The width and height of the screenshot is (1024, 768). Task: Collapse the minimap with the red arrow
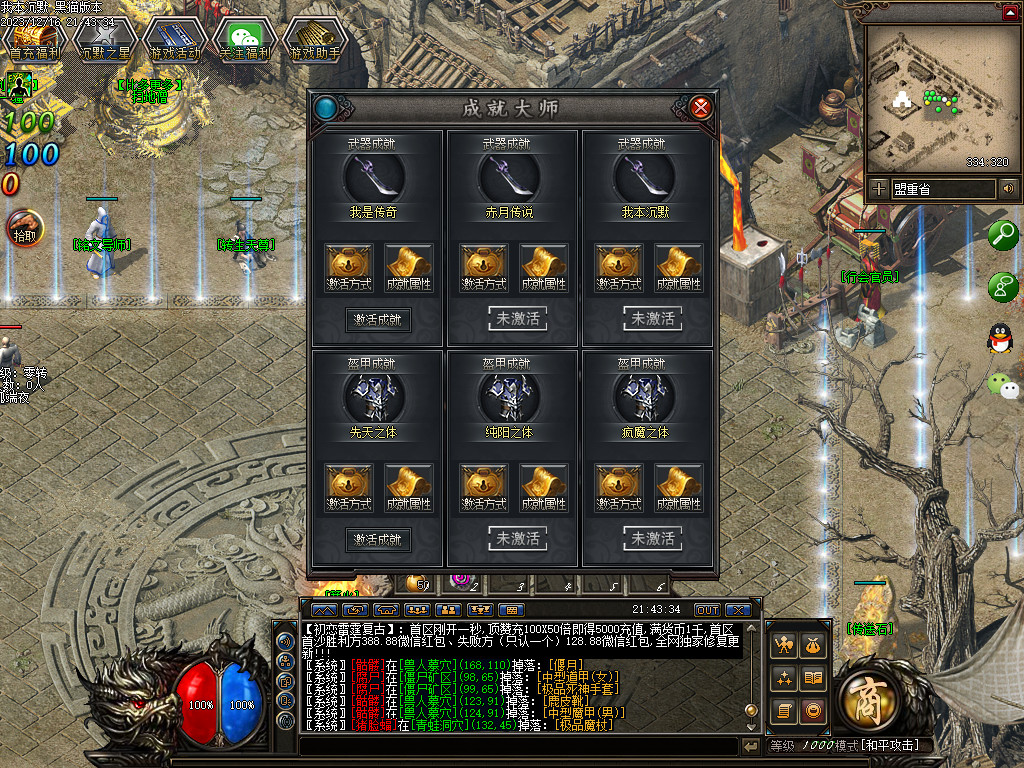pyautogui.click(x=1009, y=13)
